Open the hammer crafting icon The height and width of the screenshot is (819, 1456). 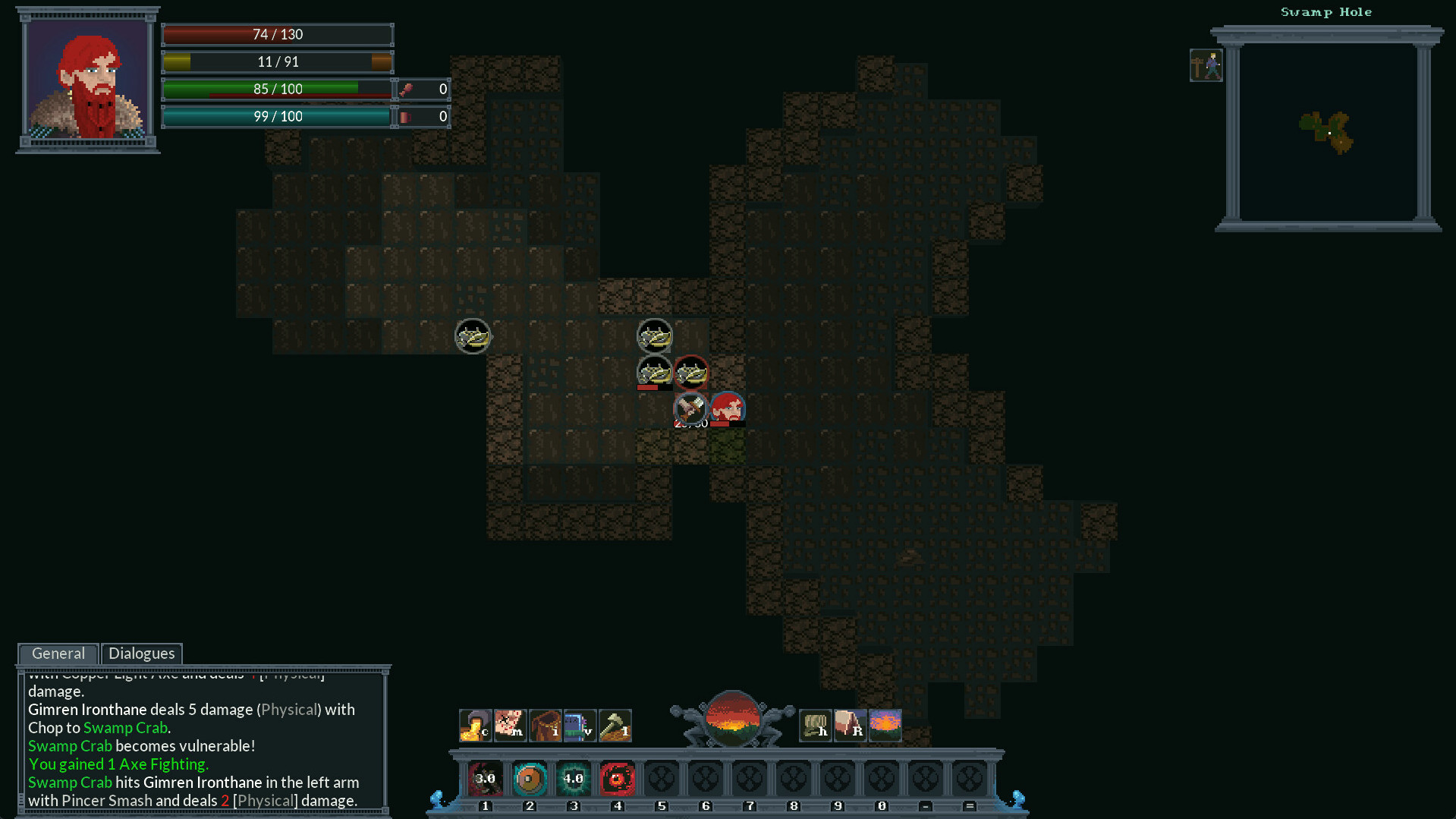tap(615, 726)
